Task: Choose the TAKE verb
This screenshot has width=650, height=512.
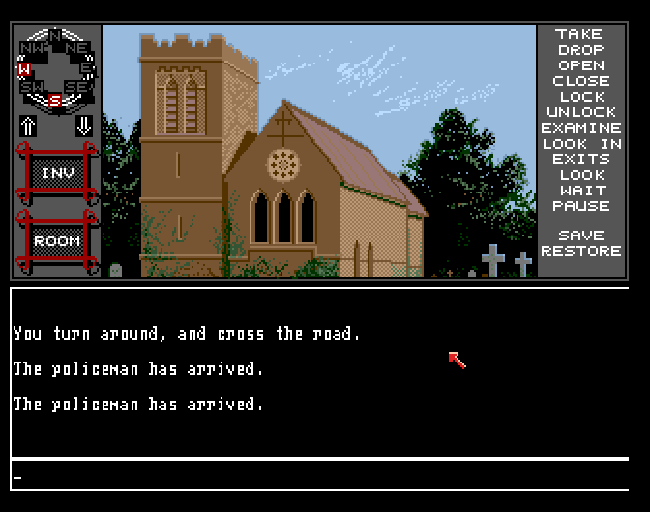Action: [x=581, y=35]
